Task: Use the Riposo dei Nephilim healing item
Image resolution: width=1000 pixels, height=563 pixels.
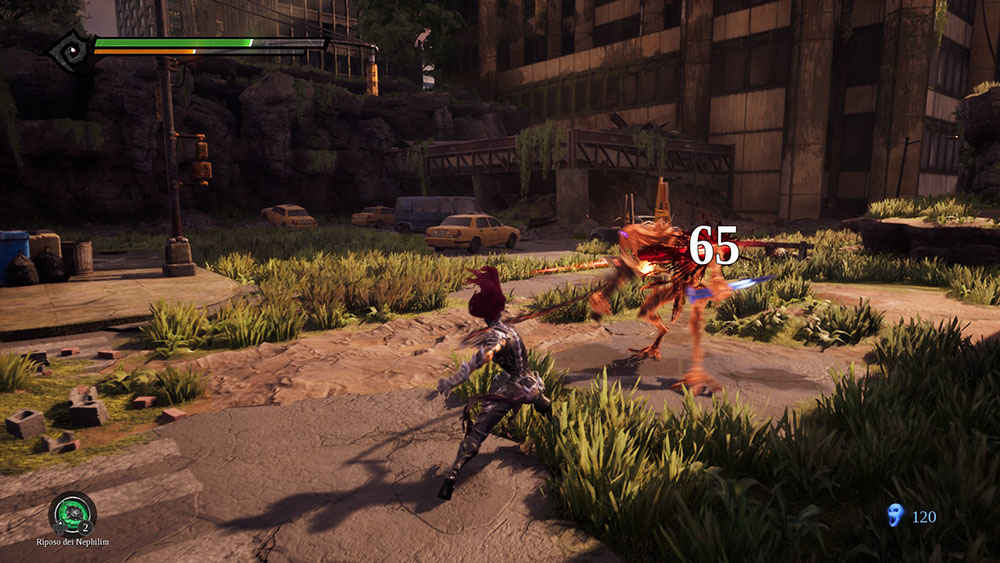Action: click(x=72, y=514)
